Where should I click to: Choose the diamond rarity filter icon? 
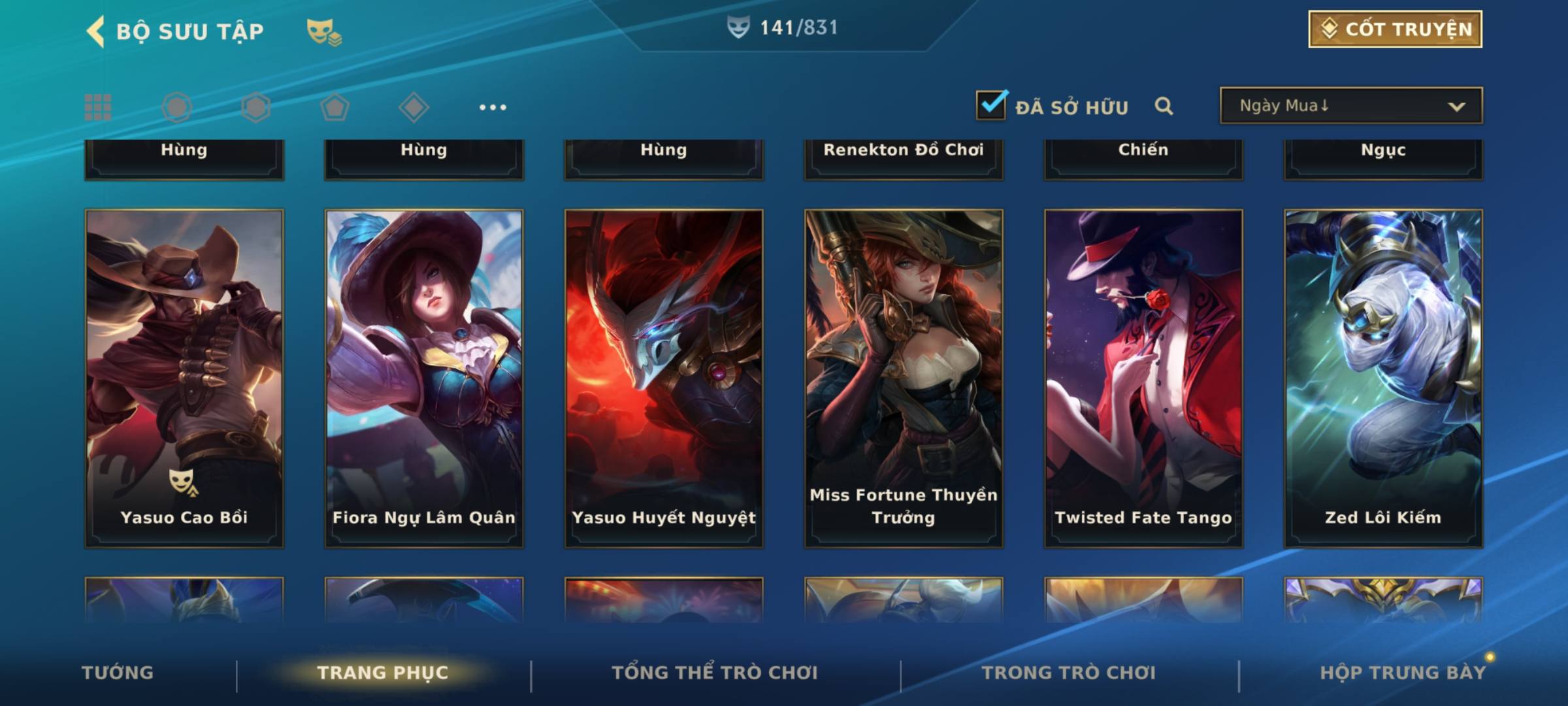(x=414, y=107)
